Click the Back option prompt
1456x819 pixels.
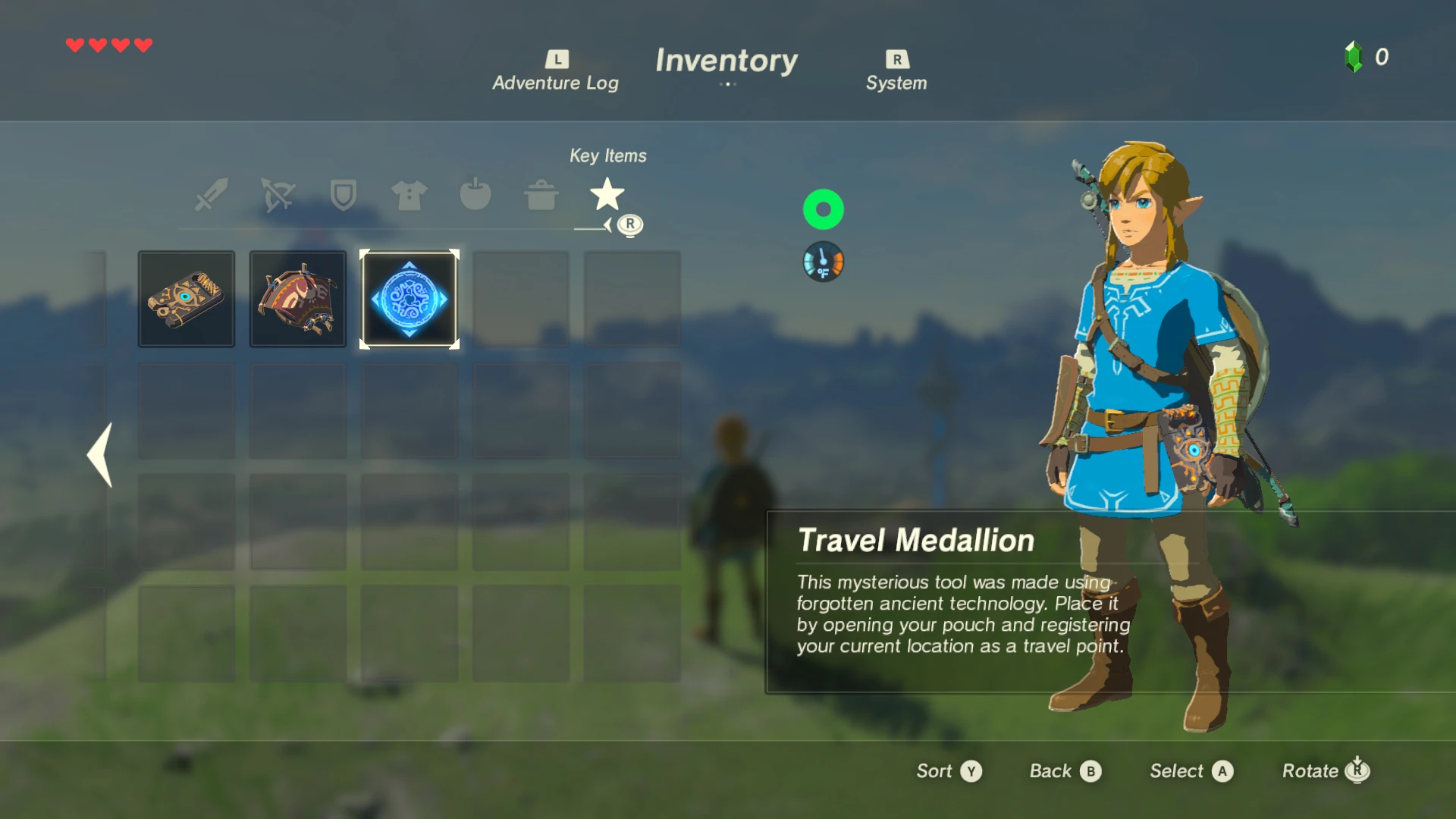[x=1065, y=770]
